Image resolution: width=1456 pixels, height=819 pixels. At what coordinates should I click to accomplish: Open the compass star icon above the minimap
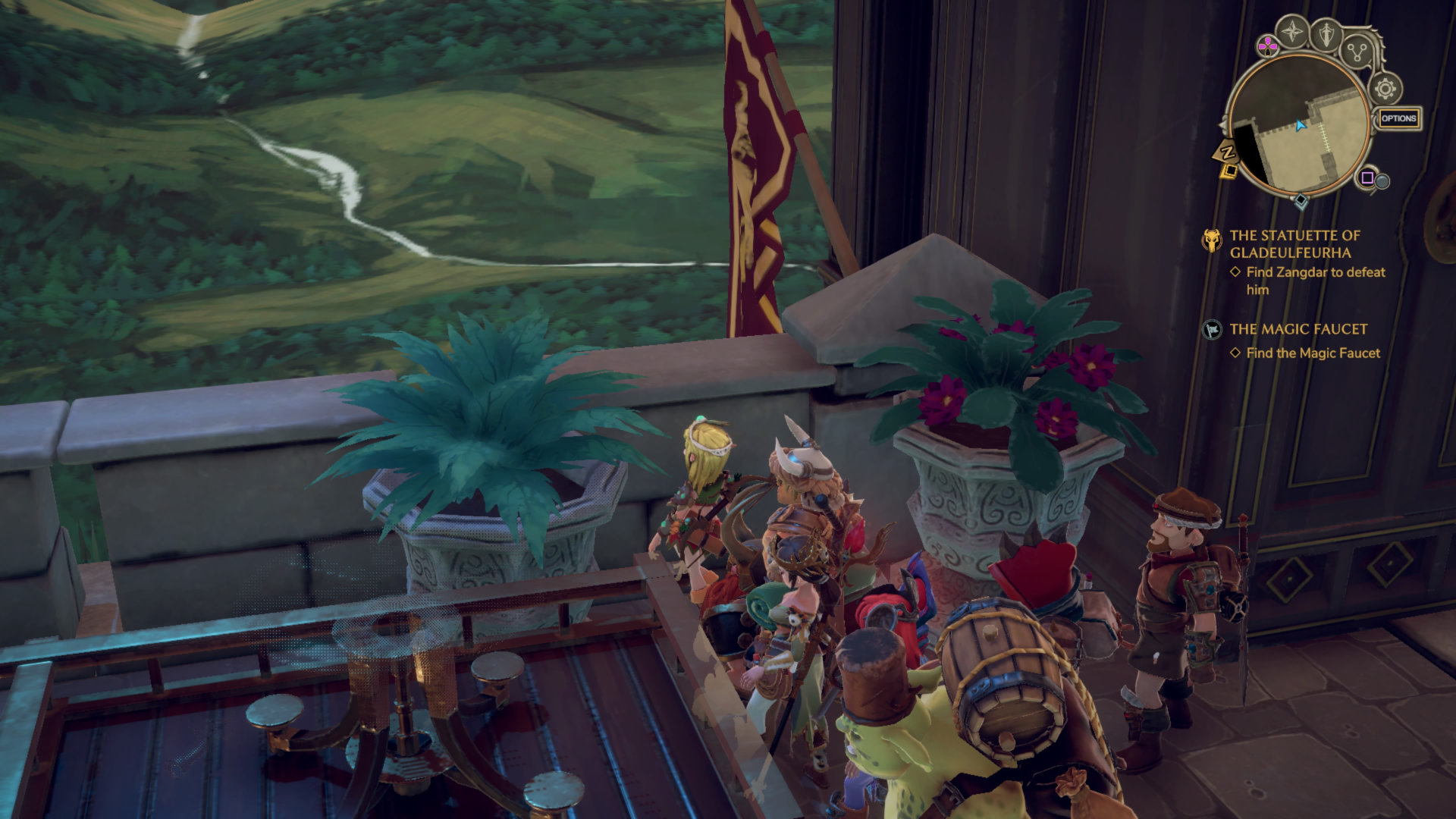pos(1292,33)
